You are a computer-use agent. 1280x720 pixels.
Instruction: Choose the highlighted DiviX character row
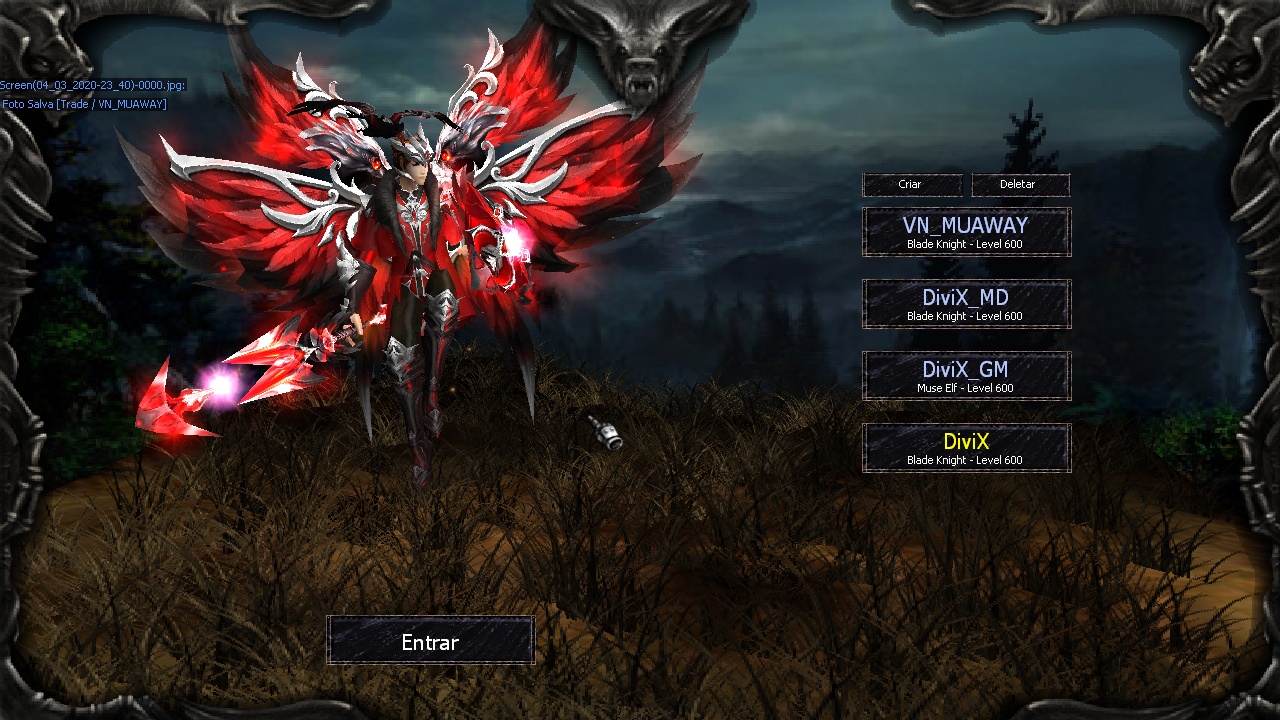[966, 448]
